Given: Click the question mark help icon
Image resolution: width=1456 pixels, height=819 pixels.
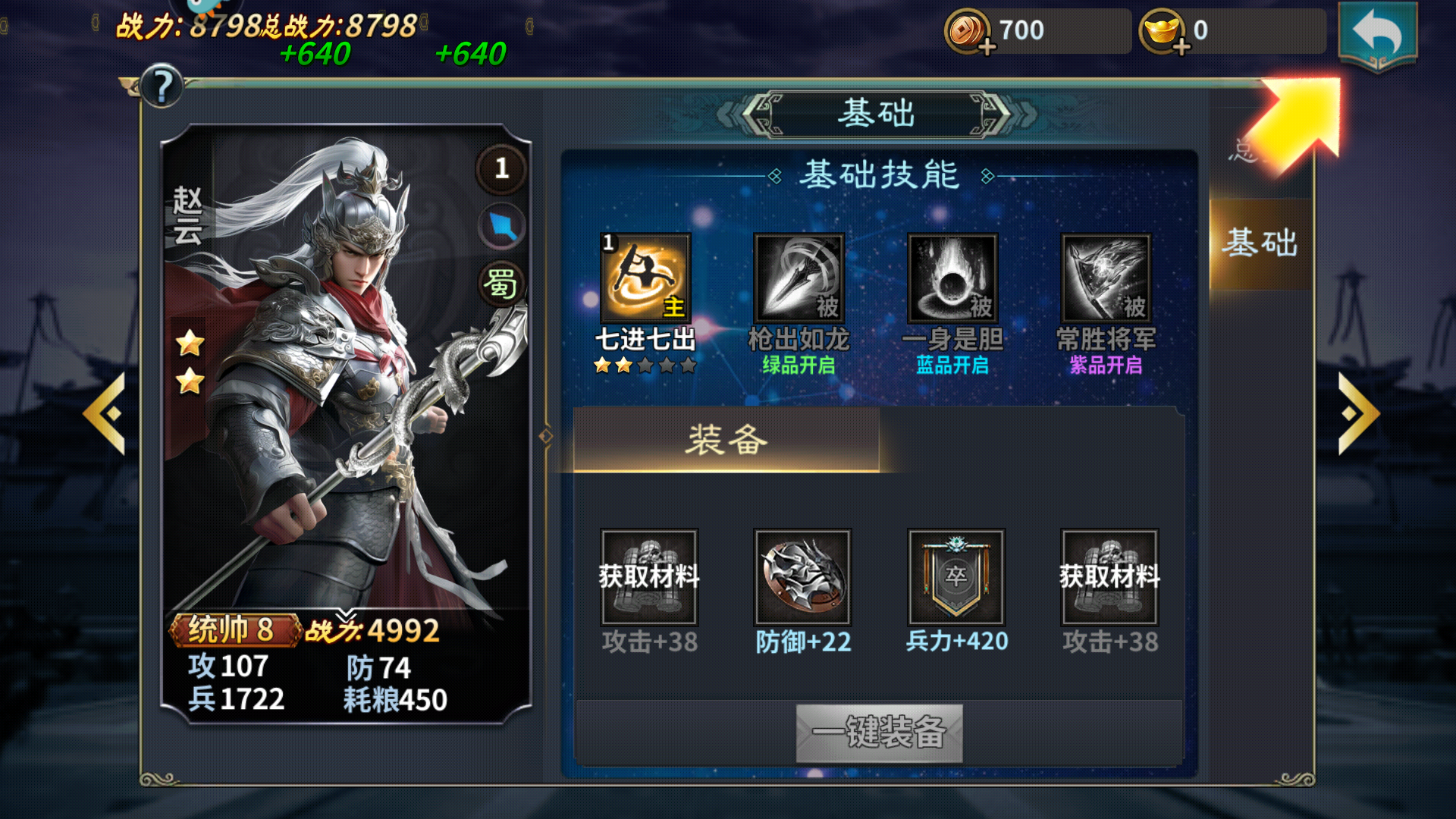Looking at the screenshot, I should pos(161,86).
